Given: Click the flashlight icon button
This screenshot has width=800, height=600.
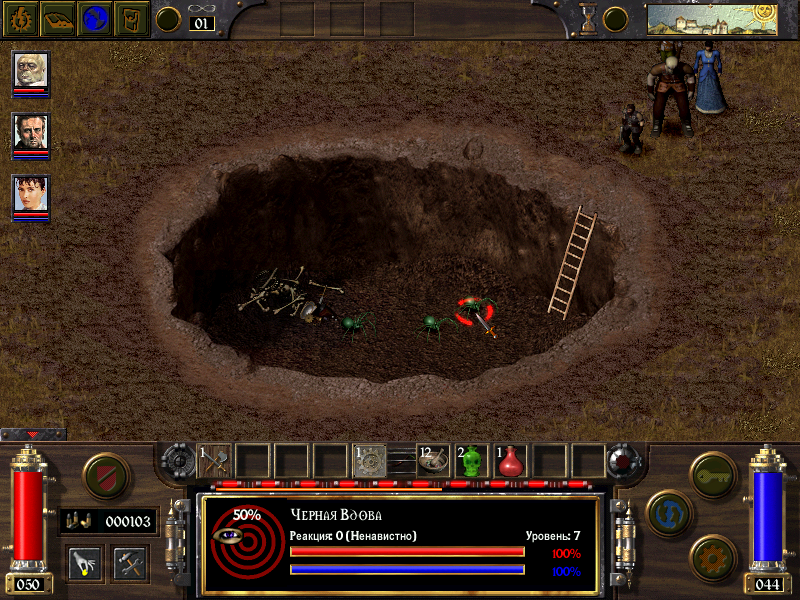Looking at the screenshot, I should 84,561.
